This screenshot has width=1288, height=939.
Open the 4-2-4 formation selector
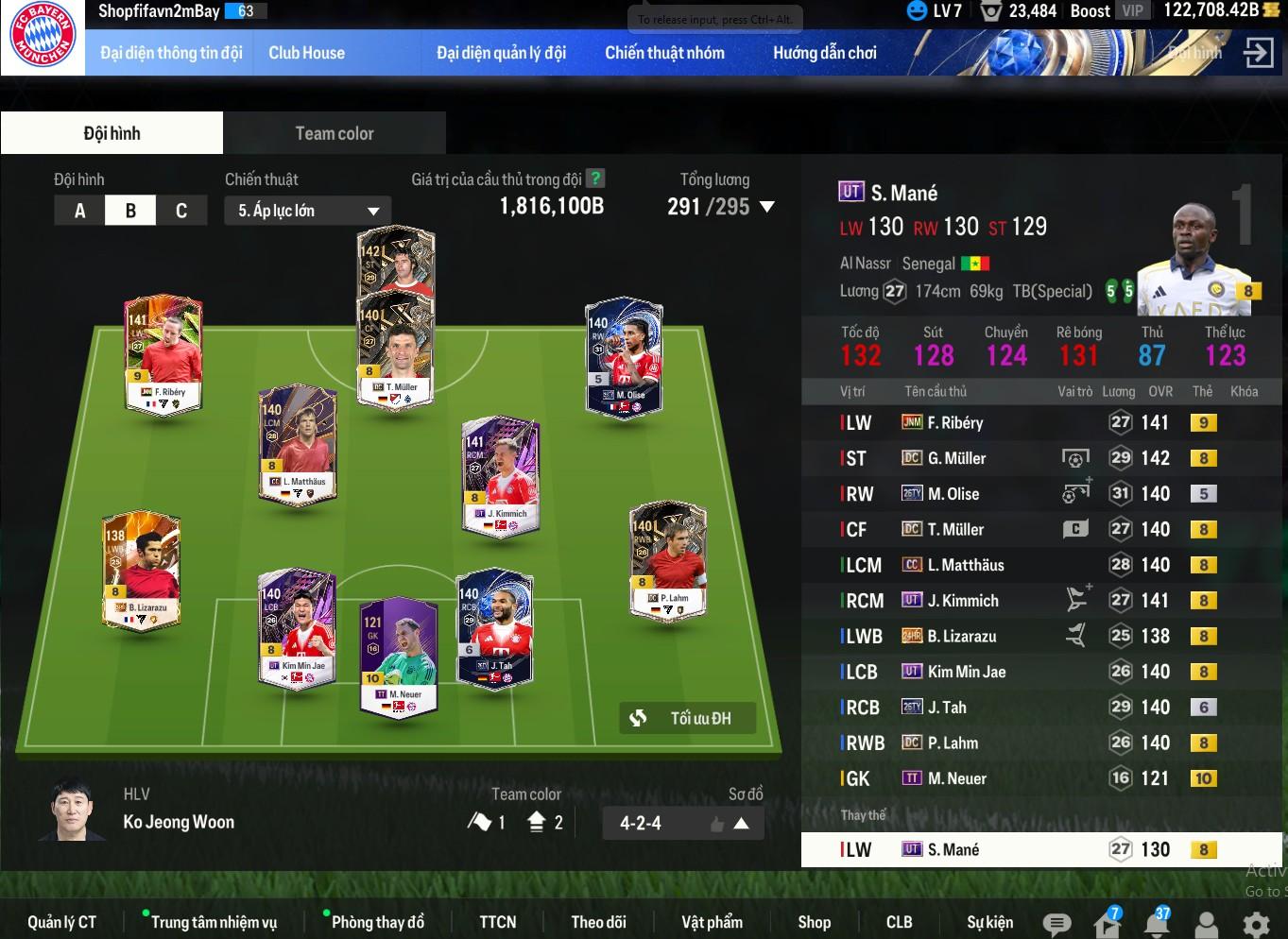[683, 823]
